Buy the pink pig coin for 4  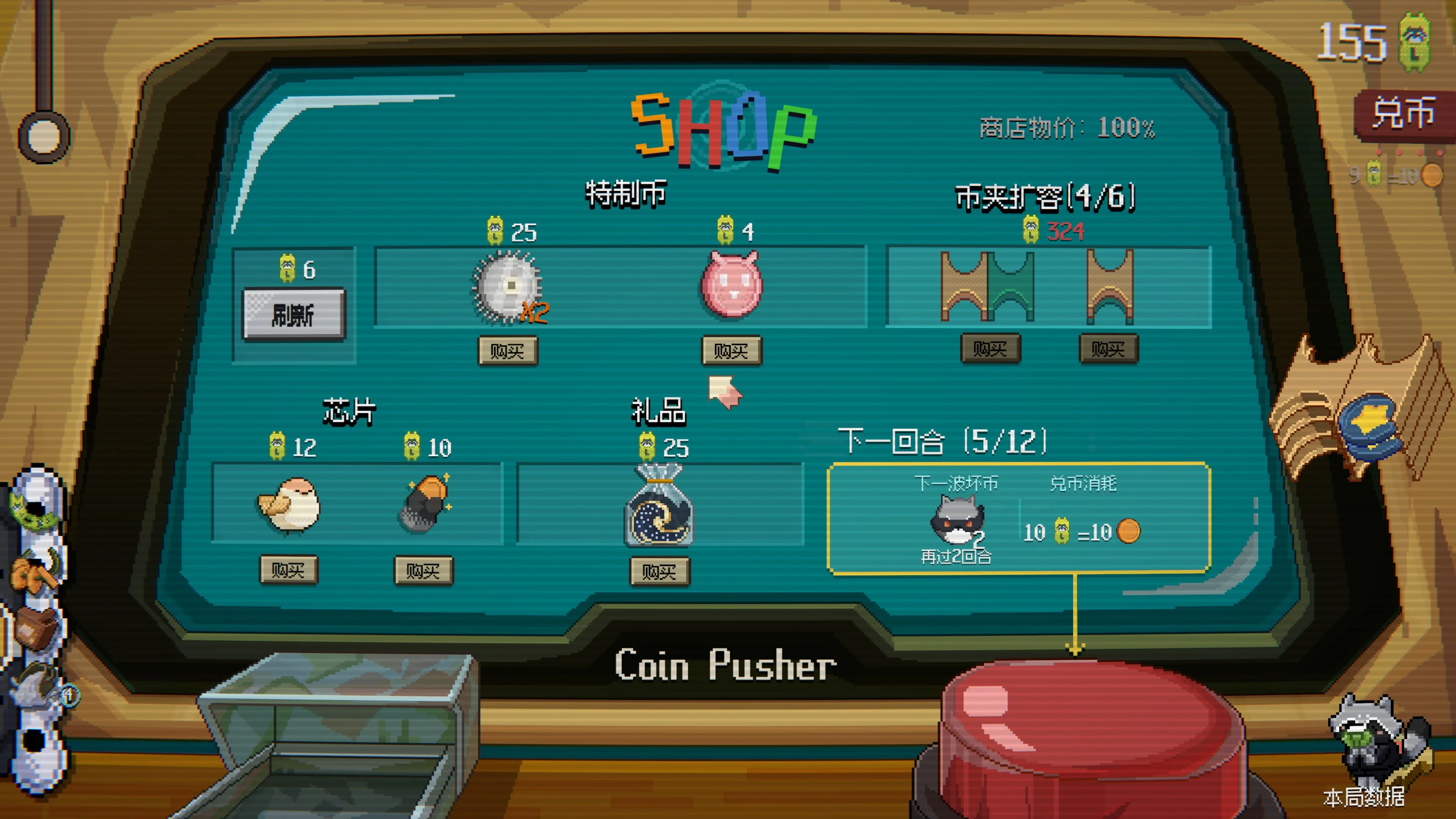731,350
